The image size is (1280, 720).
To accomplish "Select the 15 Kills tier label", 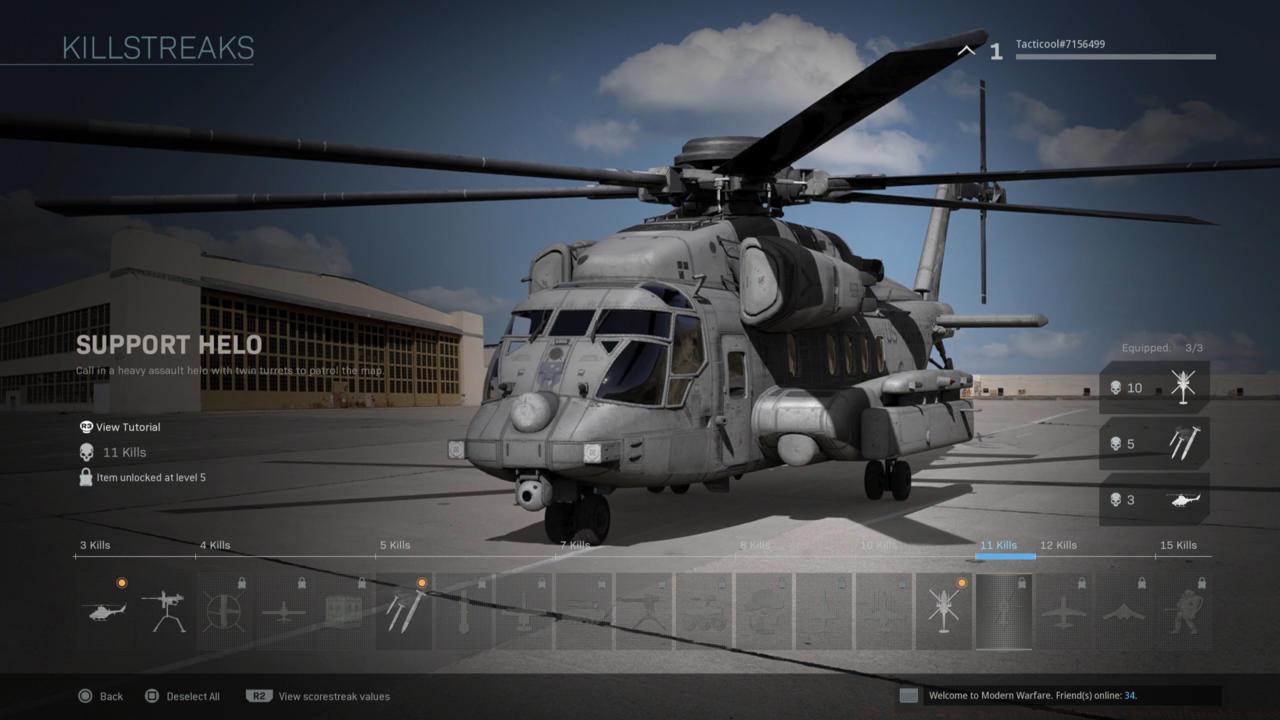I will (1178, 545).
